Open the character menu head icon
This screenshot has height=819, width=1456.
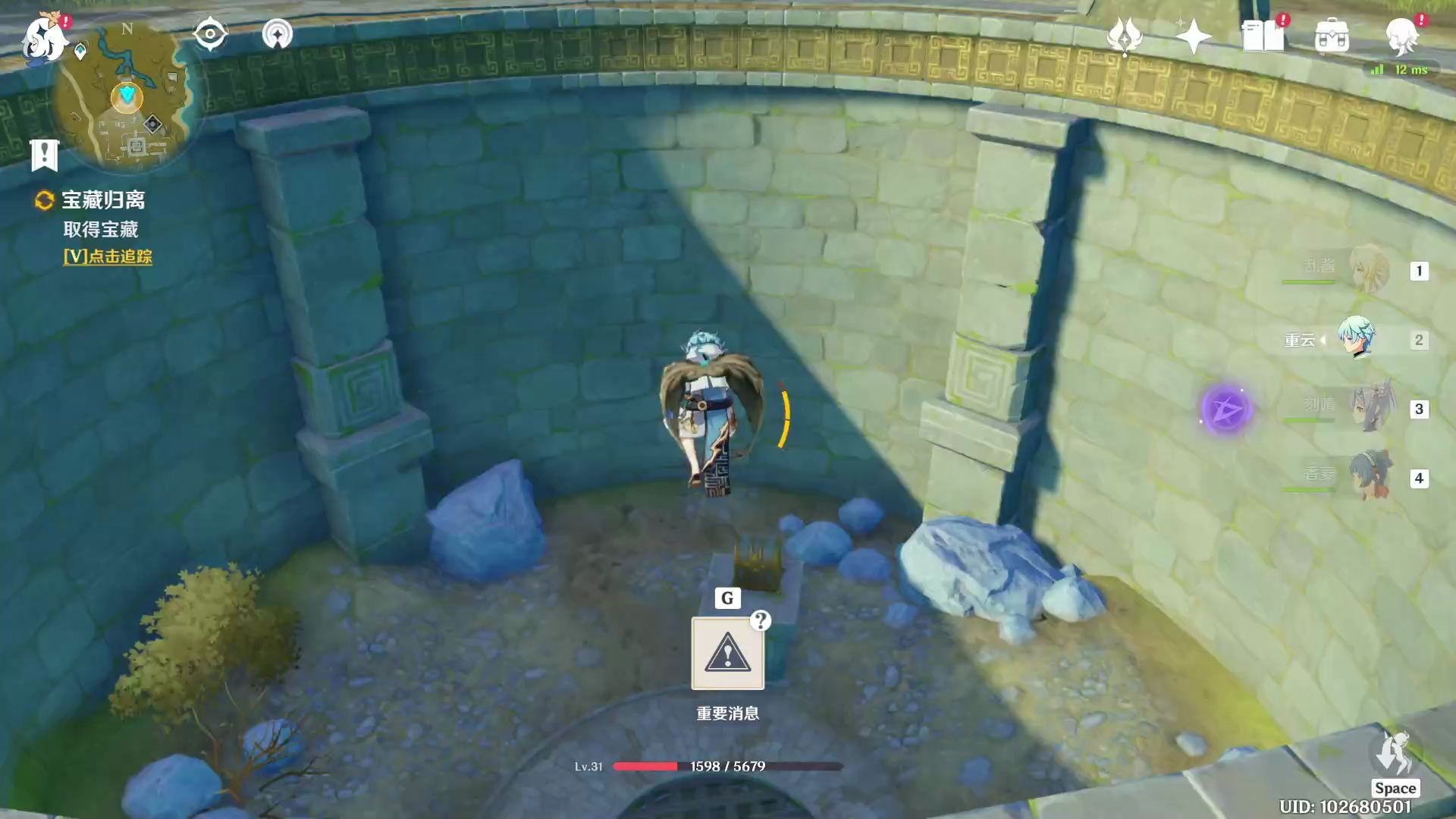point(1402,36)
